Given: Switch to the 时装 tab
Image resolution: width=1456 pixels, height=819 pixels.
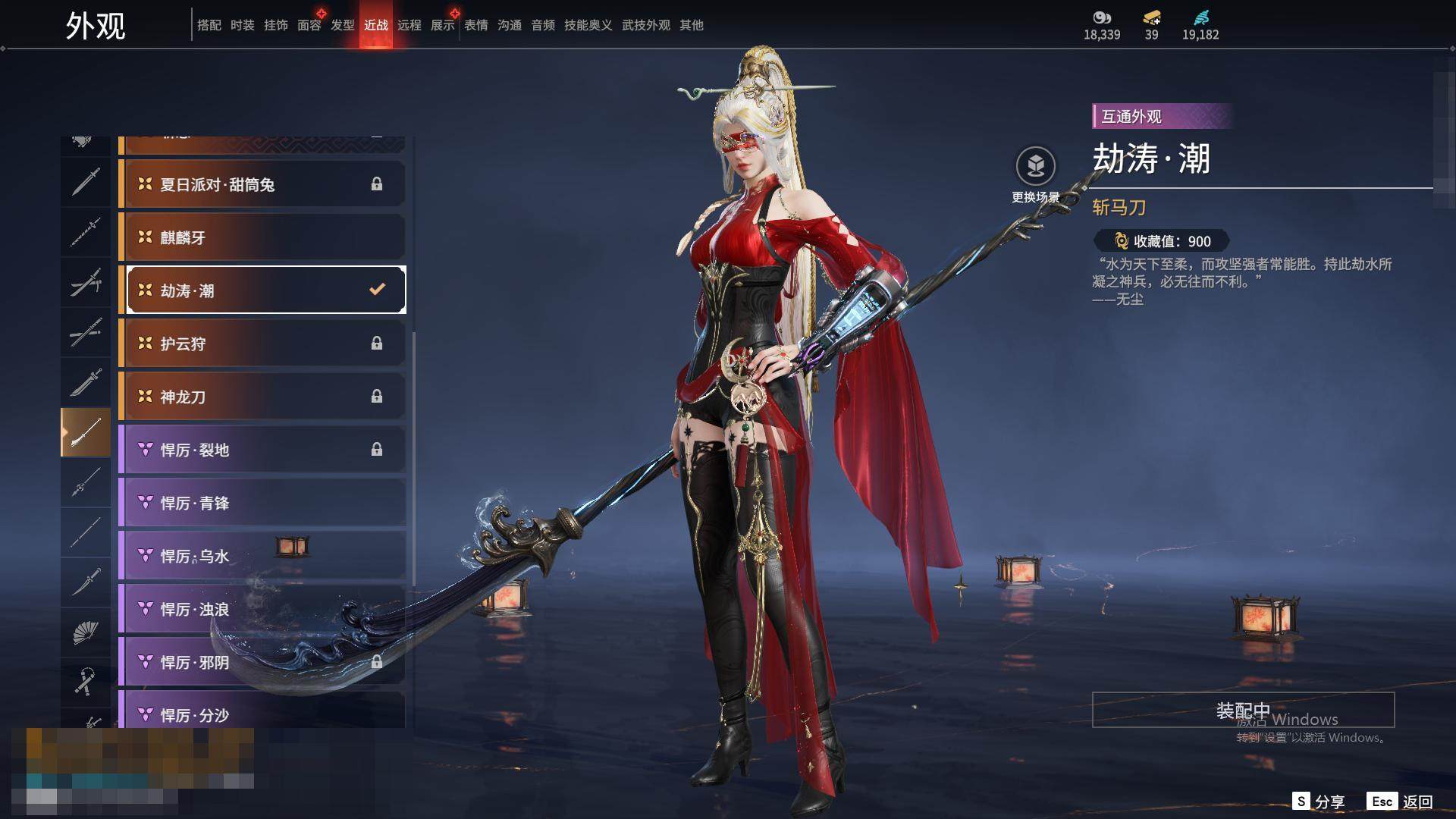Looking at the screenshot, I should click(x=243, y=25).
